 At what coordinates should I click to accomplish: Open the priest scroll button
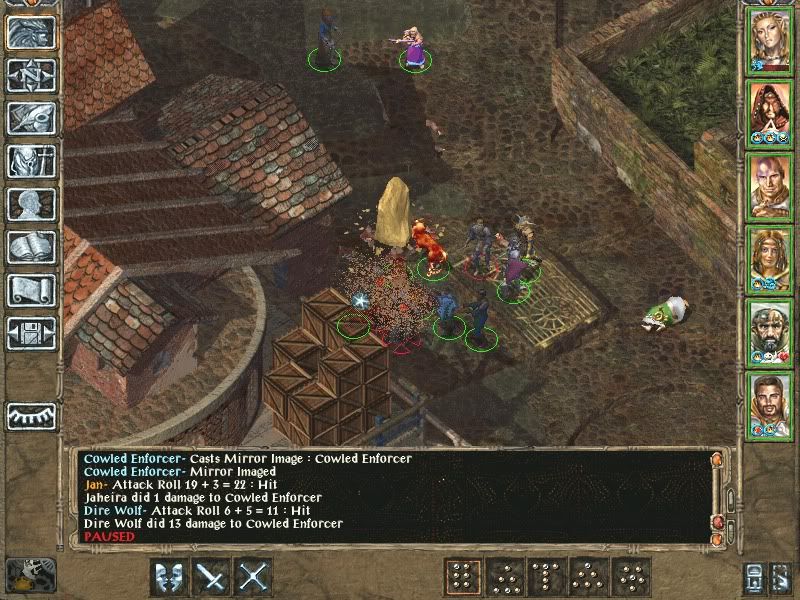(x=32, y=290)
